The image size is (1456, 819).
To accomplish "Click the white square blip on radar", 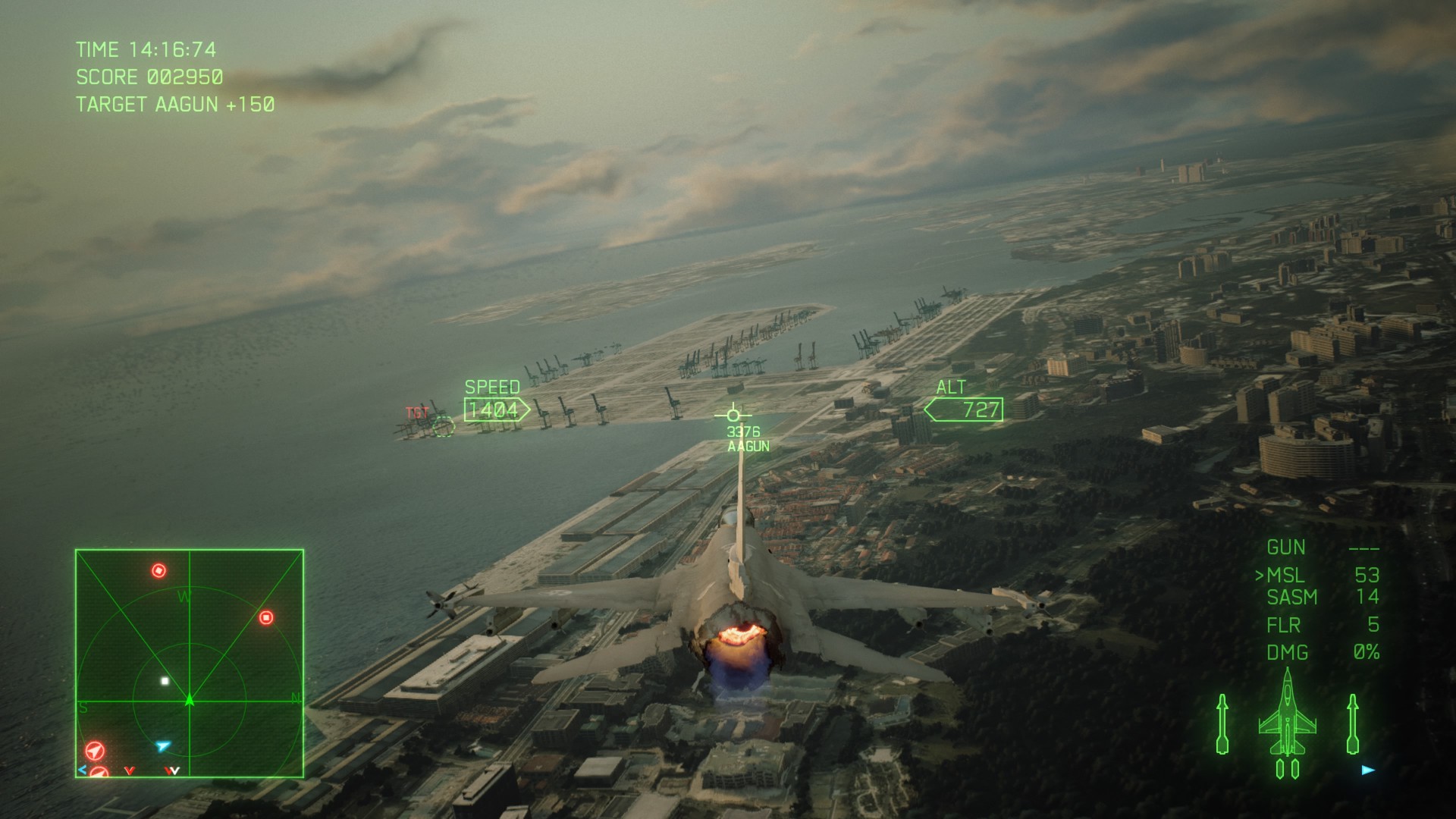I will (165, 681).
